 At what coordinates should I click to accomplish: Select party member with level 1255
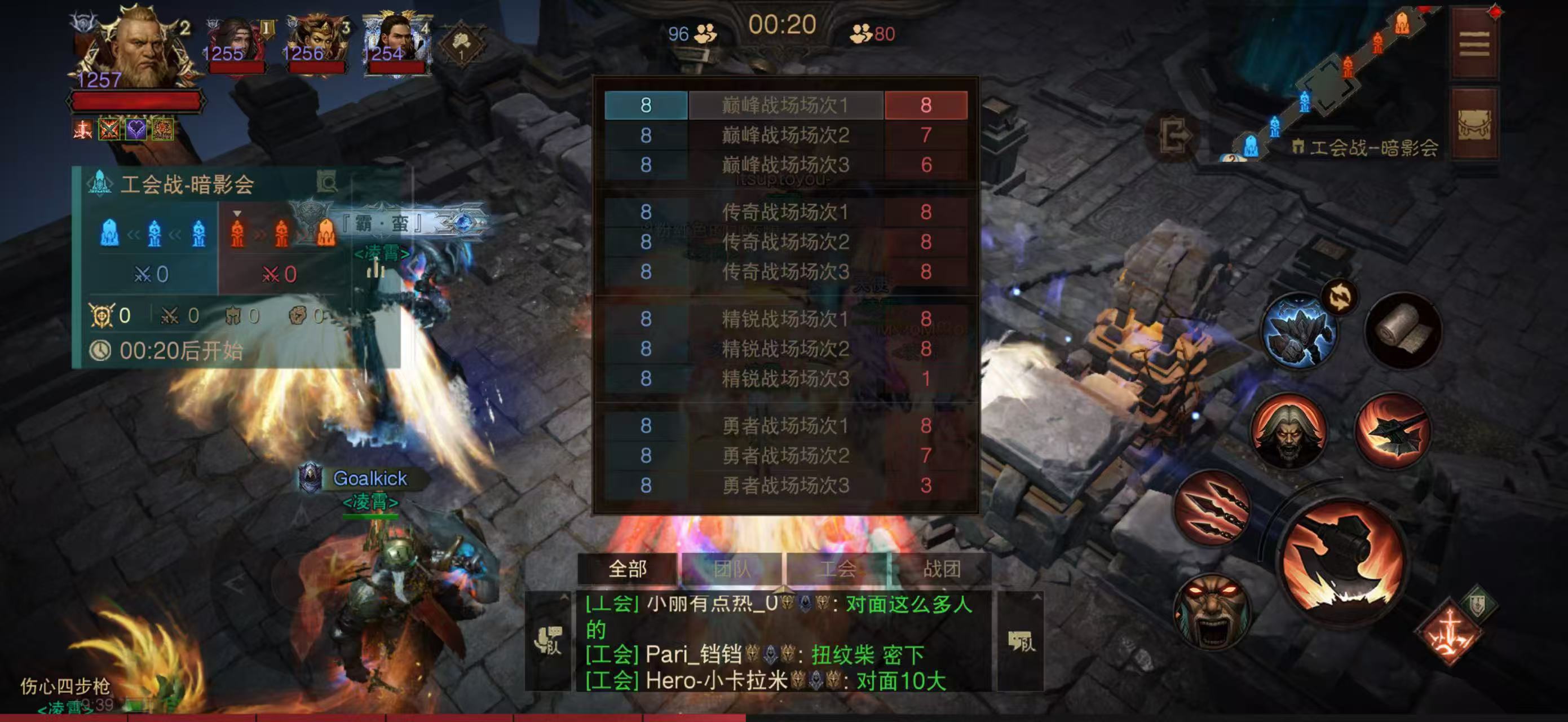[x=236, y=44]
